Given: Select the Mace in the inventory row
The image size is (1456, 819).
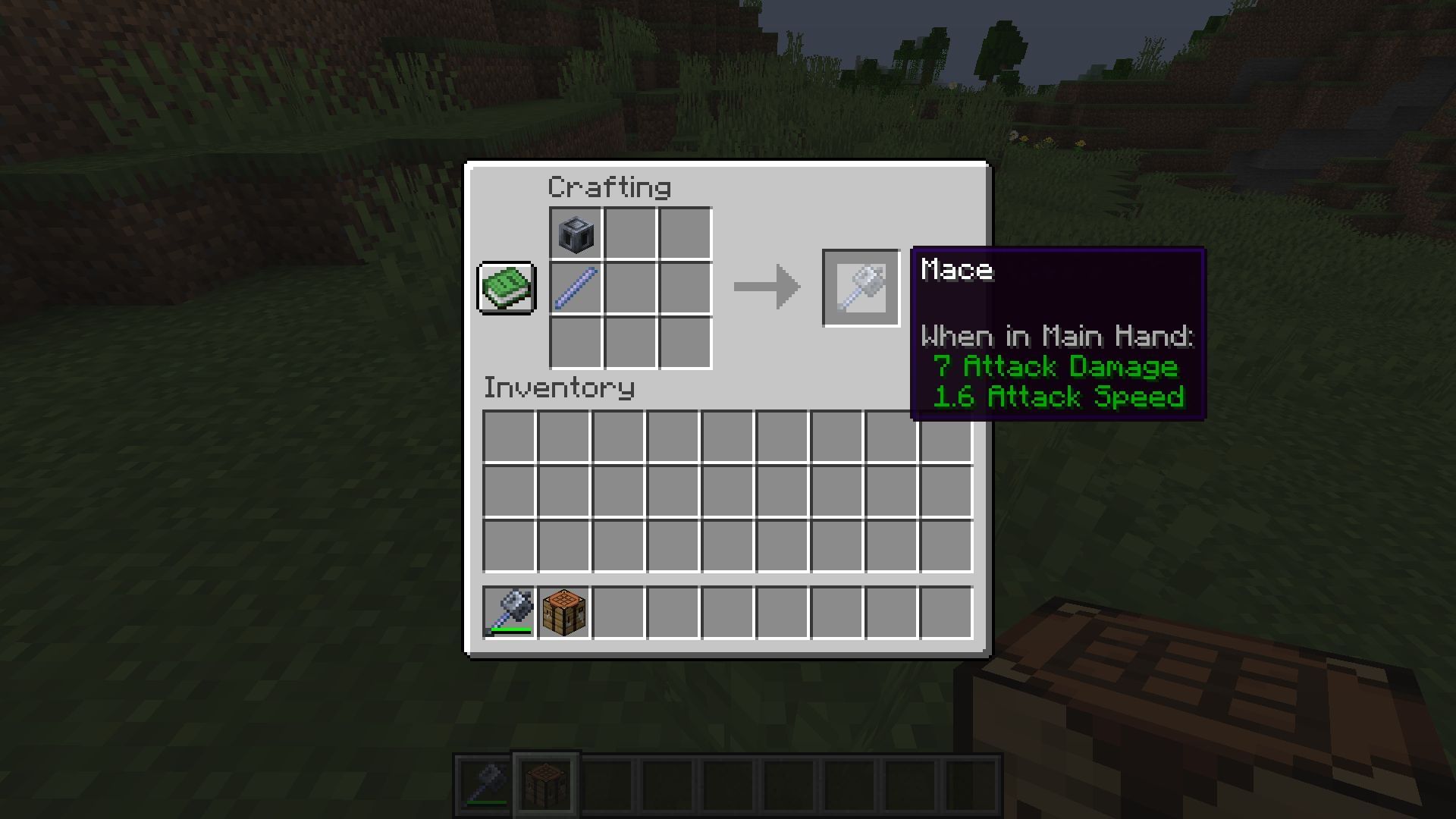Looking at the screenshot, I should [510, 613].
